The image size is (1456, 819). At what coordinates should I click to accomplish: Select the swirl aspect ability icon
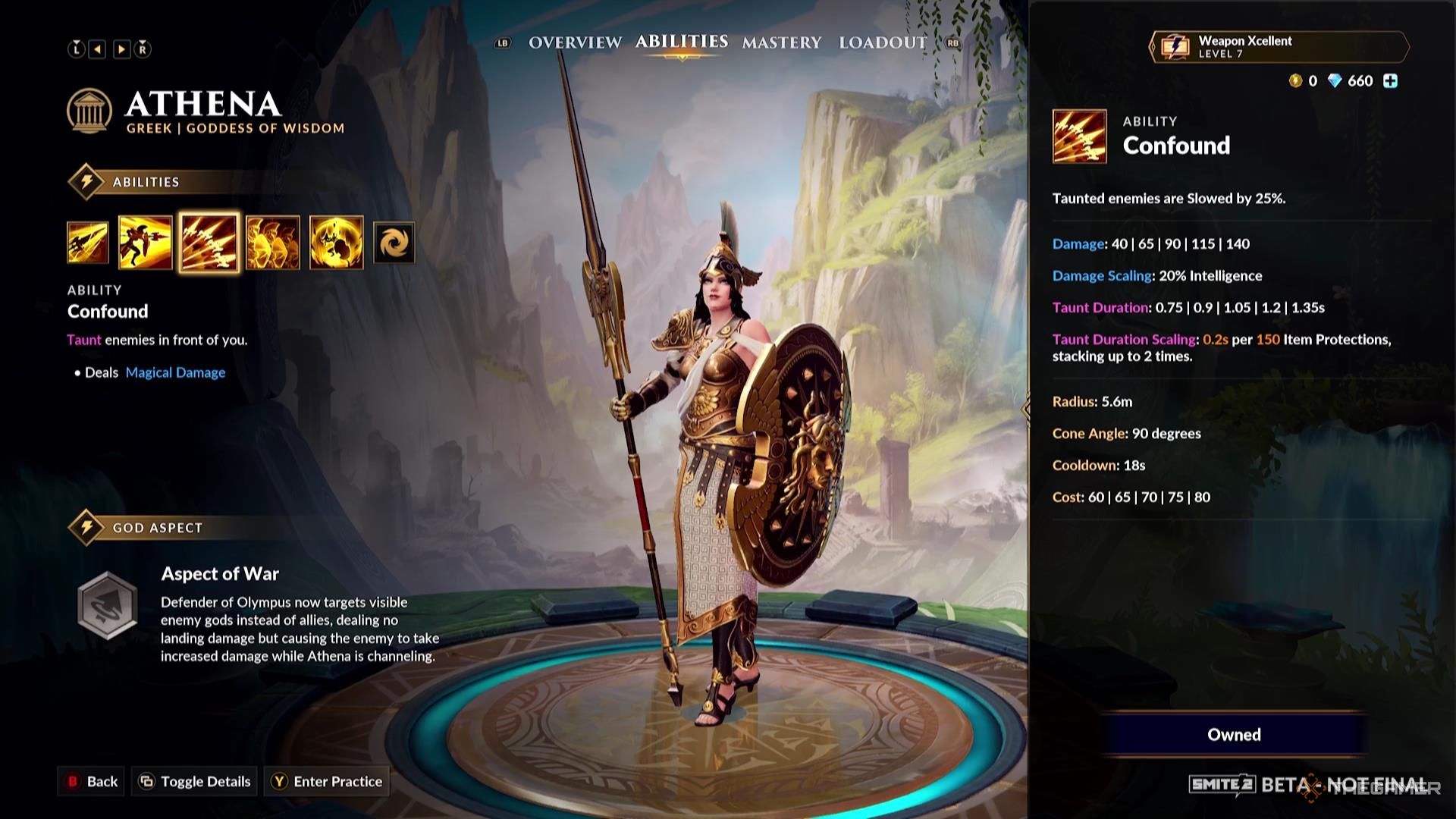tap(394, 243)
